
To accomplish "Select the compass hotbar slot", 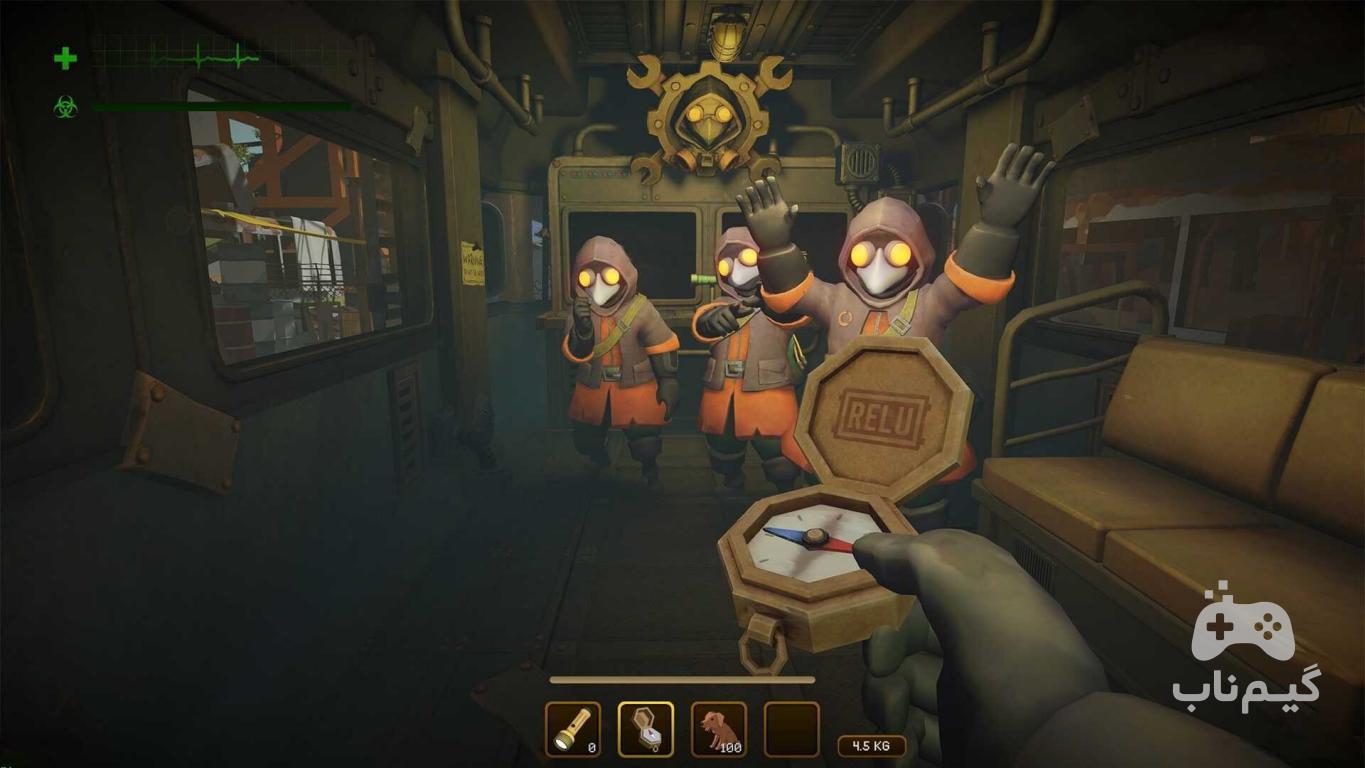I will click(x=646, y=729).
